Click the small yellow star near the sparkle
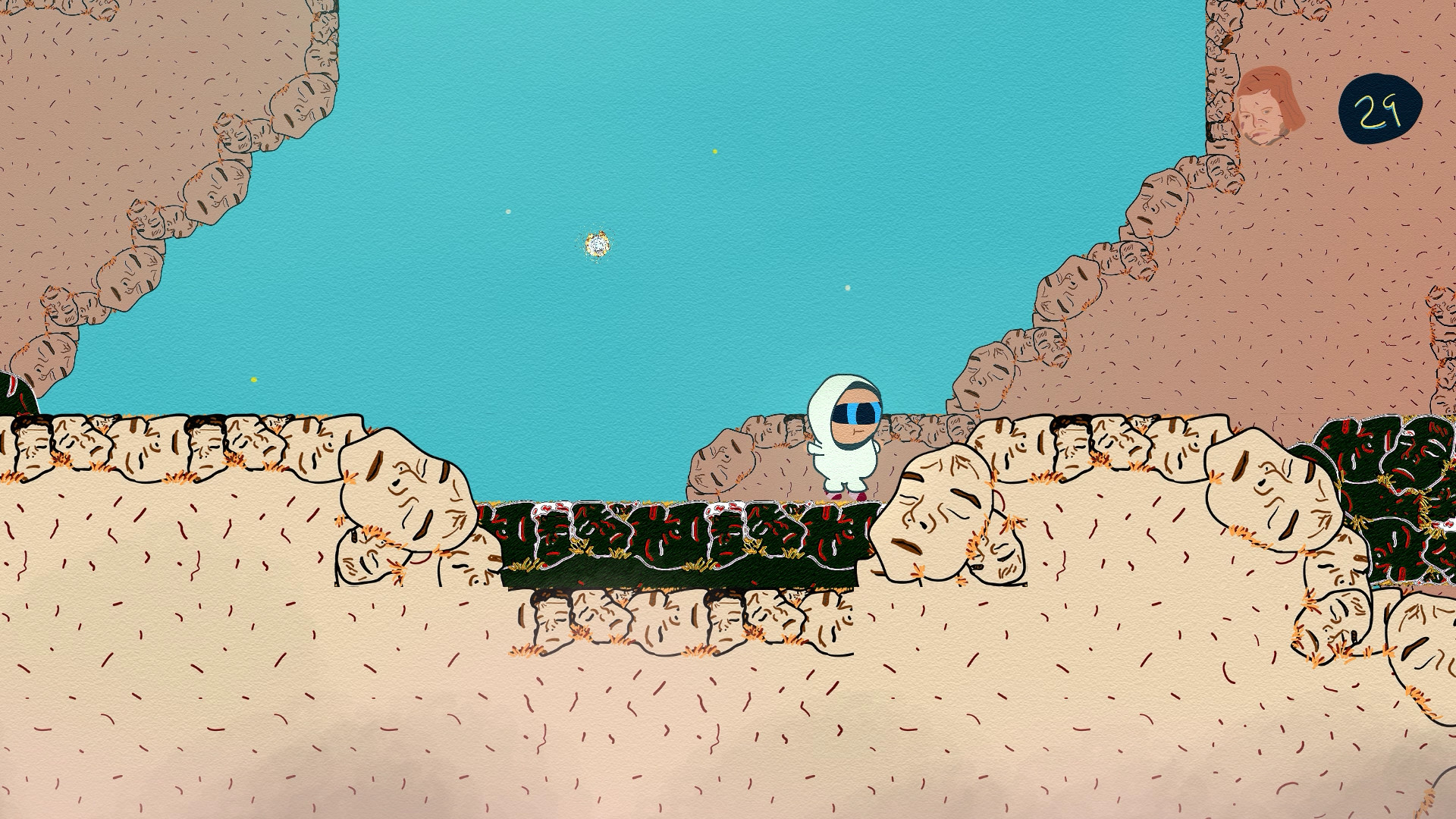1456x819 pixels. 714,152
